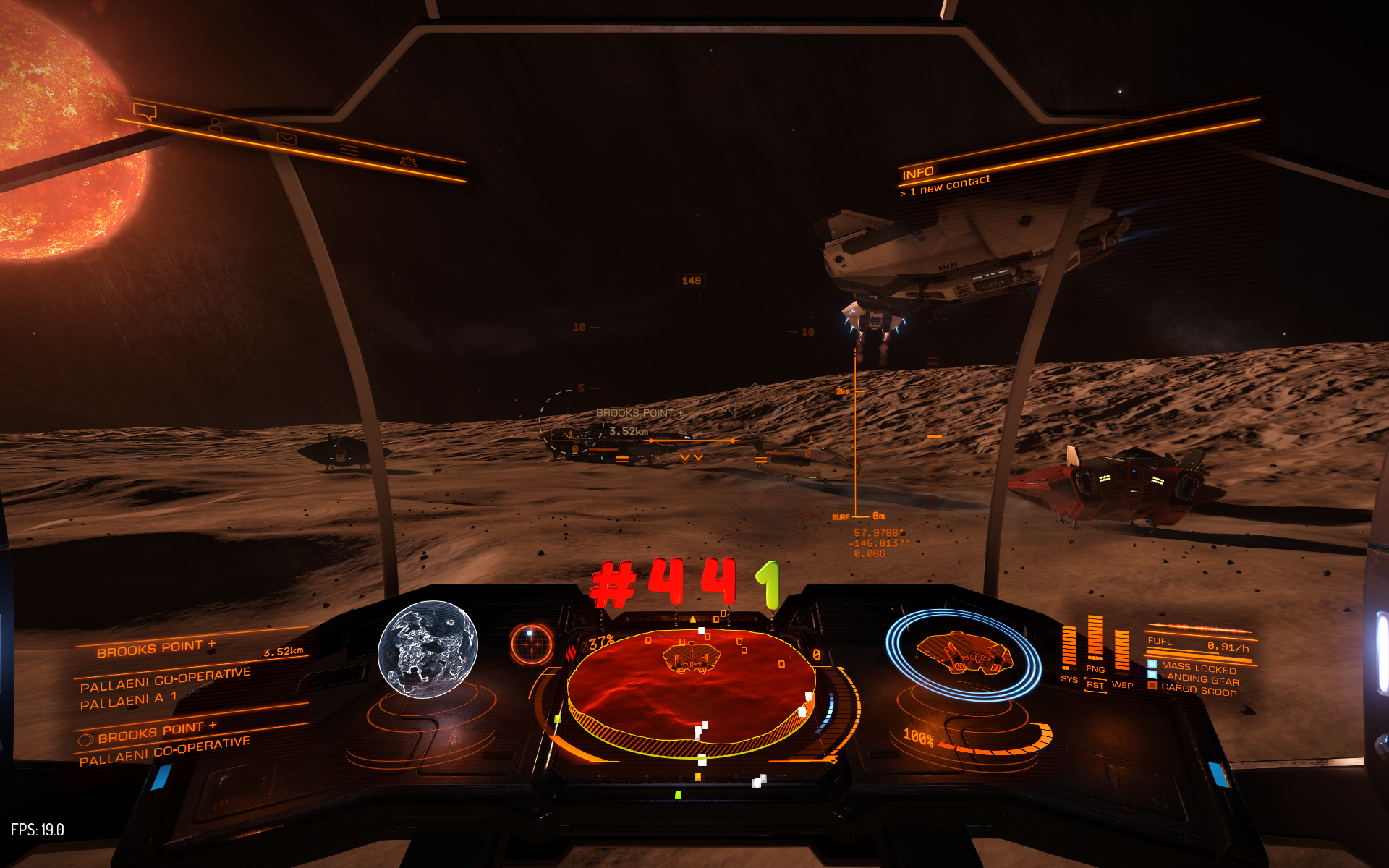Show the three-line list tab
1389x868 pixels.
(349, 150)
